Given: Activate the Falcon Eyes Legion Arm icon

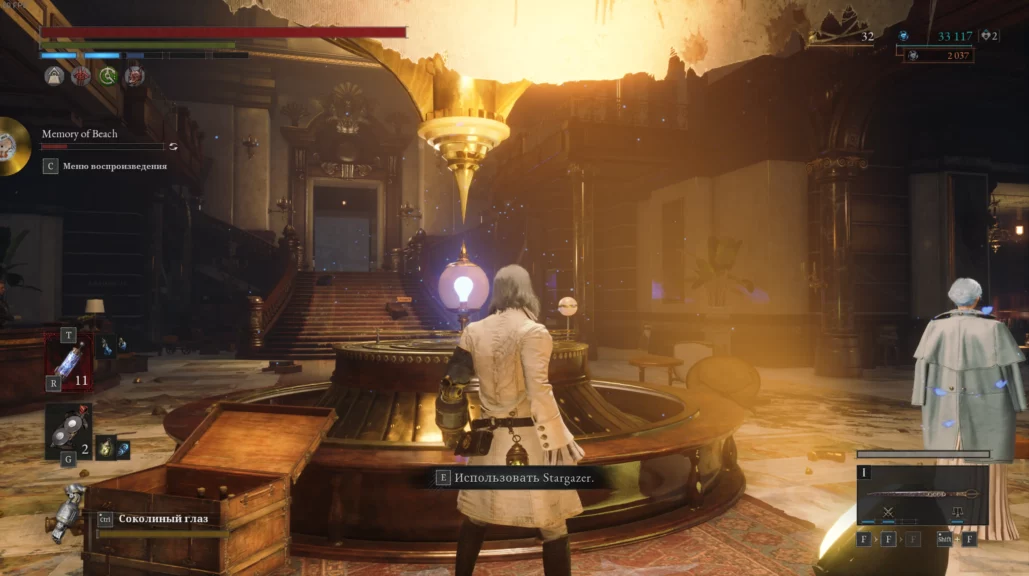Looking at the screenshot, I should click(69, 510).
